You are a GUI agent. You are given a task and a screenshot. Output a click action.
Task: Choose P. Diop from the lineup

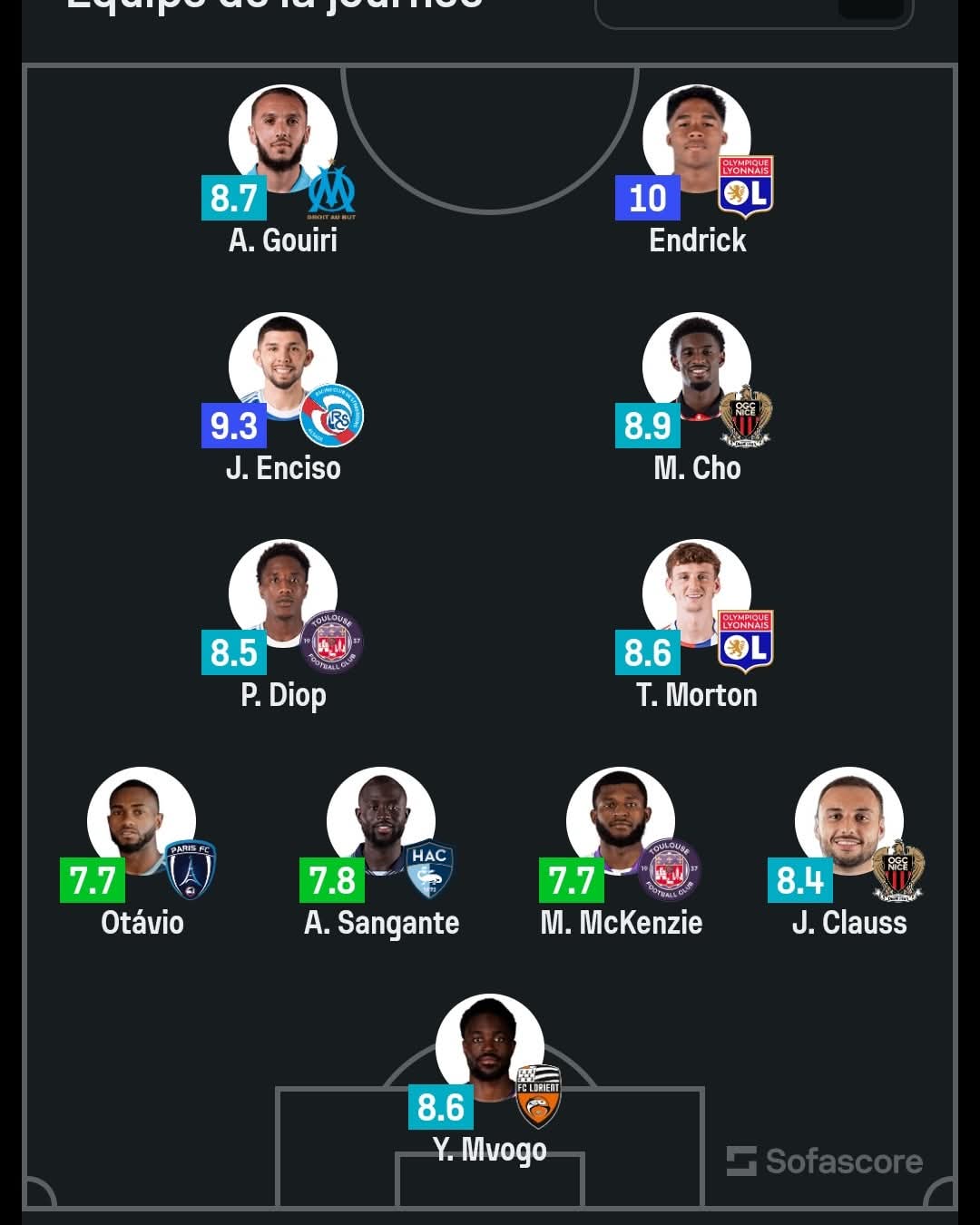click(282, 594)
